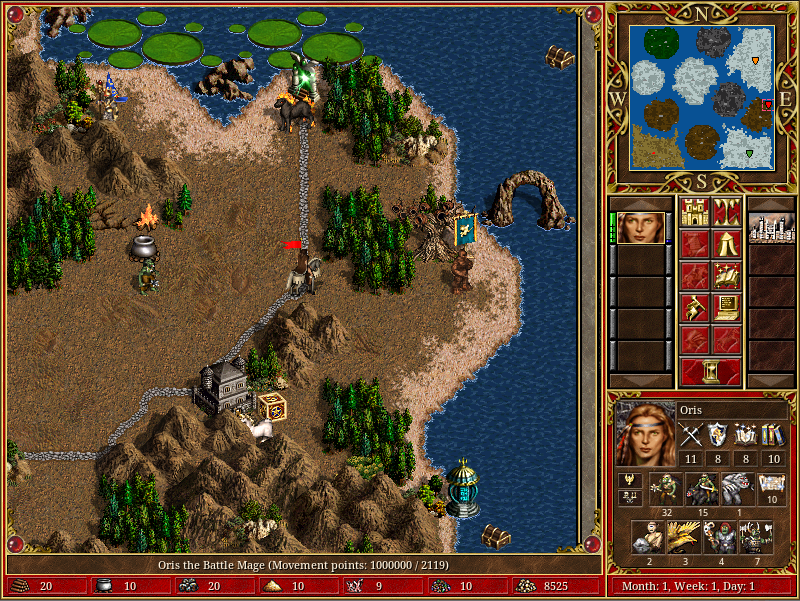Open the spellbook cast spell button
This screenshot has width=800, height=601.
pyautogui.click(x=726, y=275)
